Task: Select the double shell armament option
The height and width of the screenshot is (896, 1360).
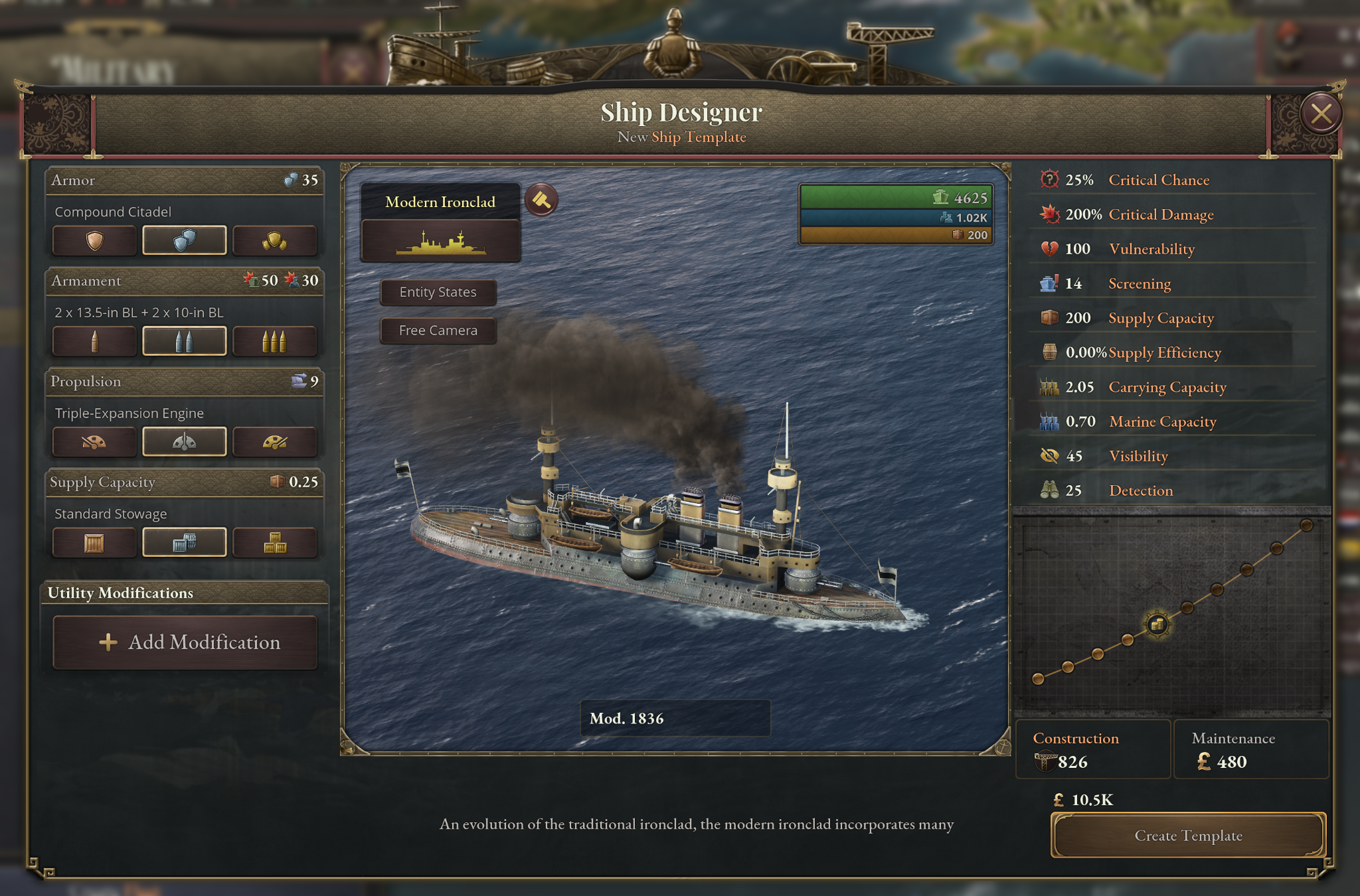Action: click(x=185, y=341)
